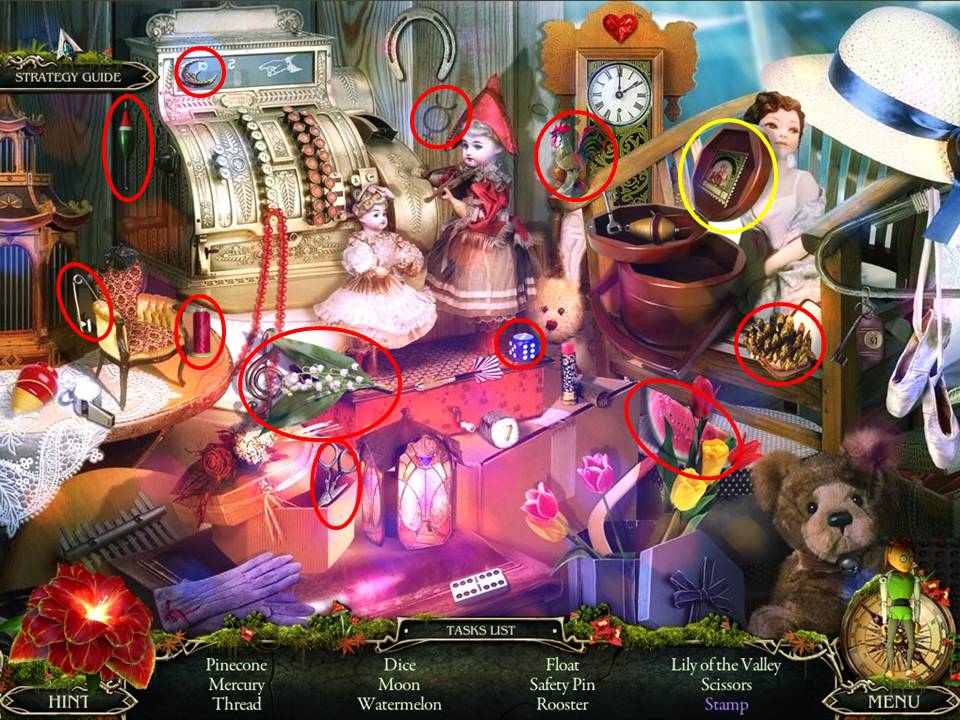Select the Watermelon entry in the tasks list
Viewport: 960px width, 720px height.
point(399,704)
